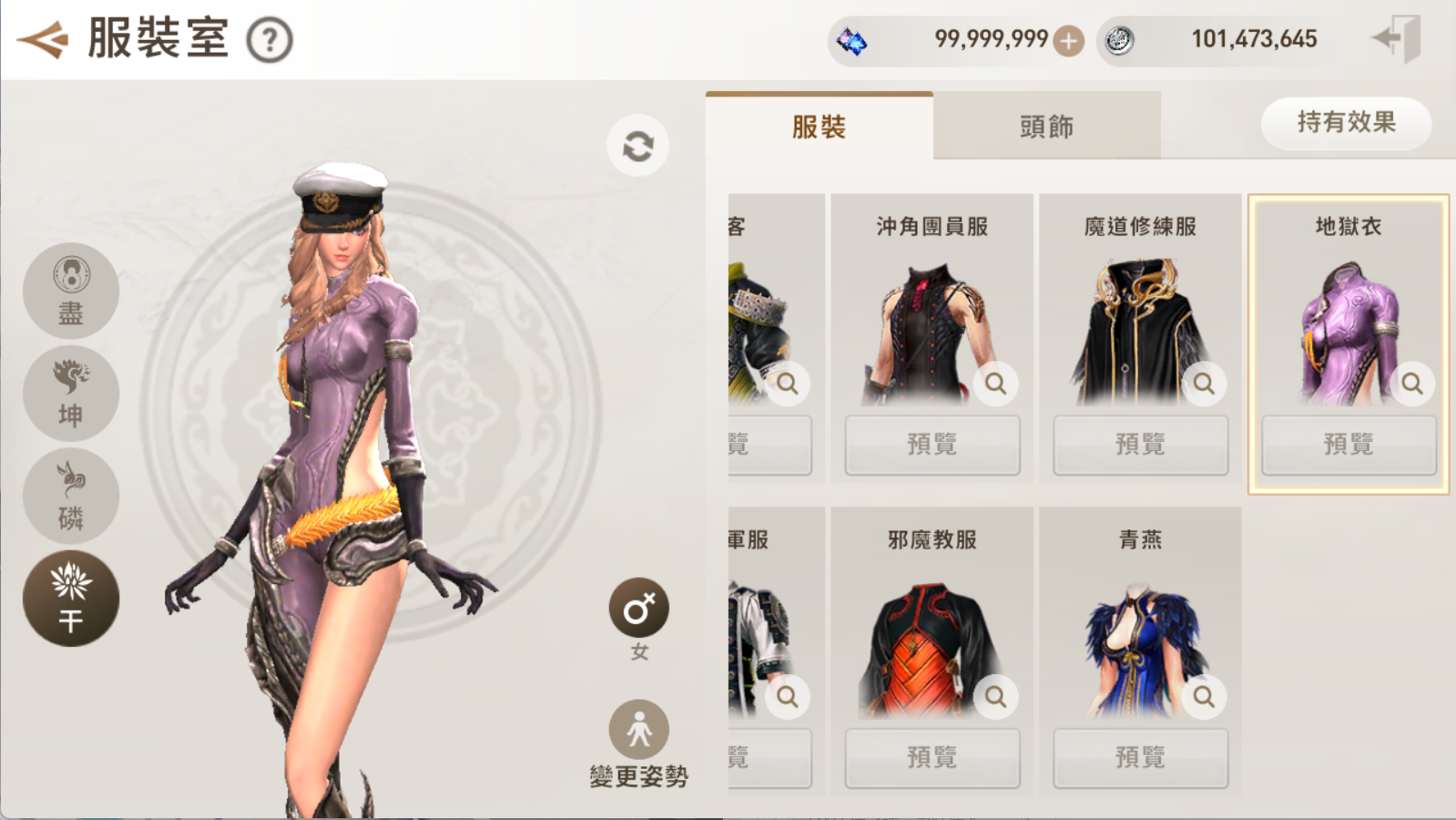Select the 坤 class button
Image resolution: width=1456 pixels, height=820 pixels.
[x=71, y=394]
